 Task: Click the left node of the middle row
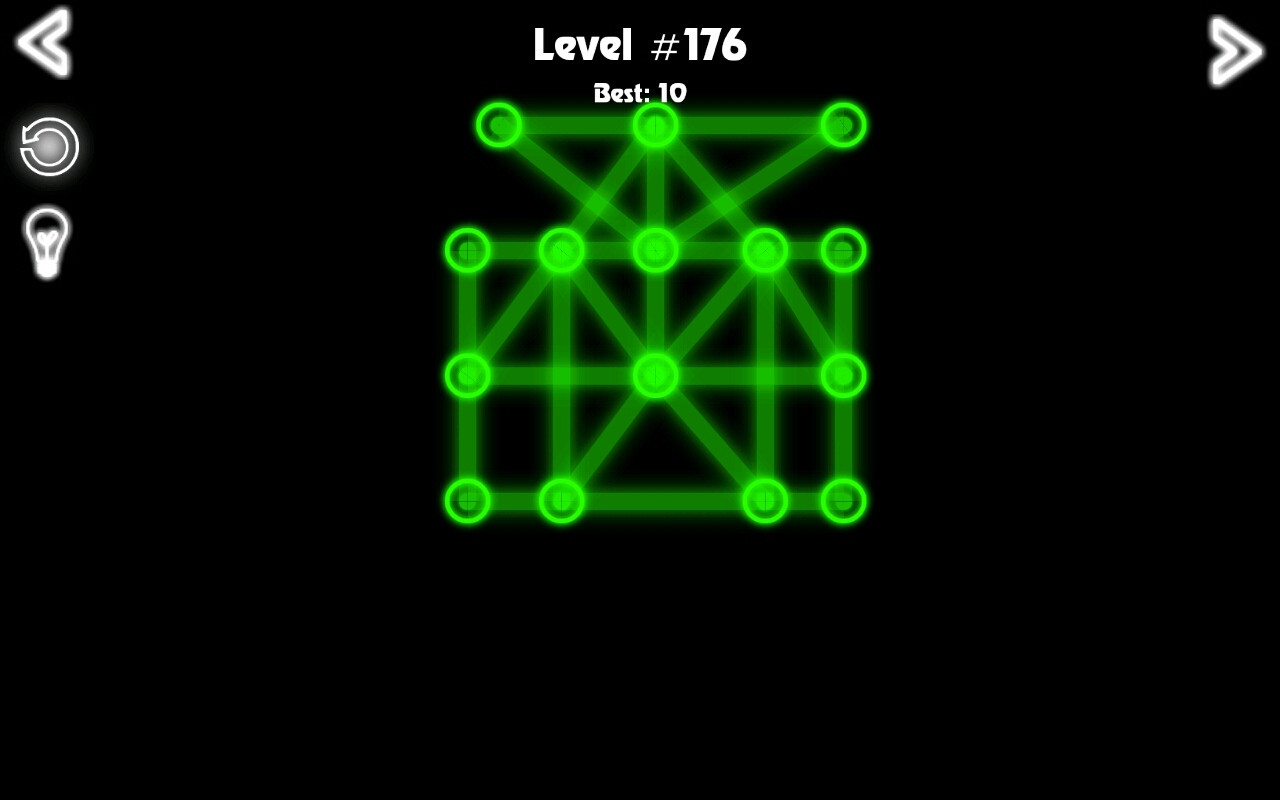(467, 376)
